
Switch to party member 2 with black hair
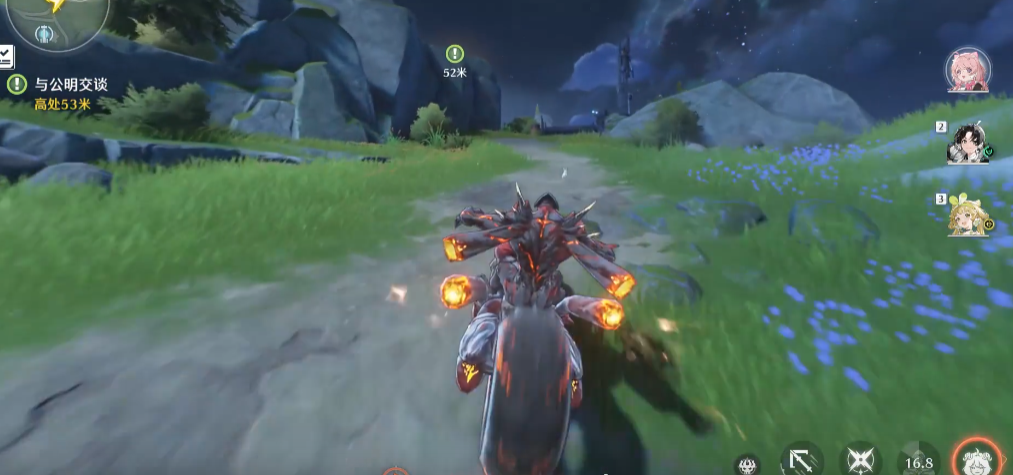coord(967,143)
